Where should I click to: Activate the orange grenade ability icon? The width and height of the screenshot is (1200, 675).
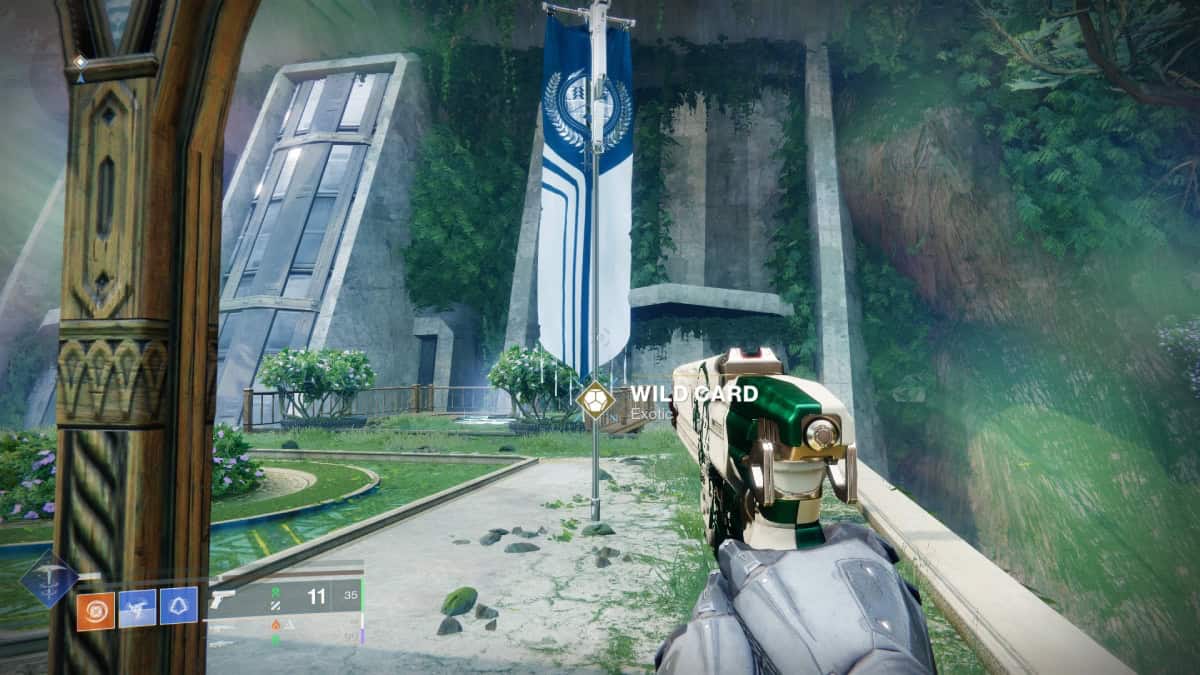[95, 608]
